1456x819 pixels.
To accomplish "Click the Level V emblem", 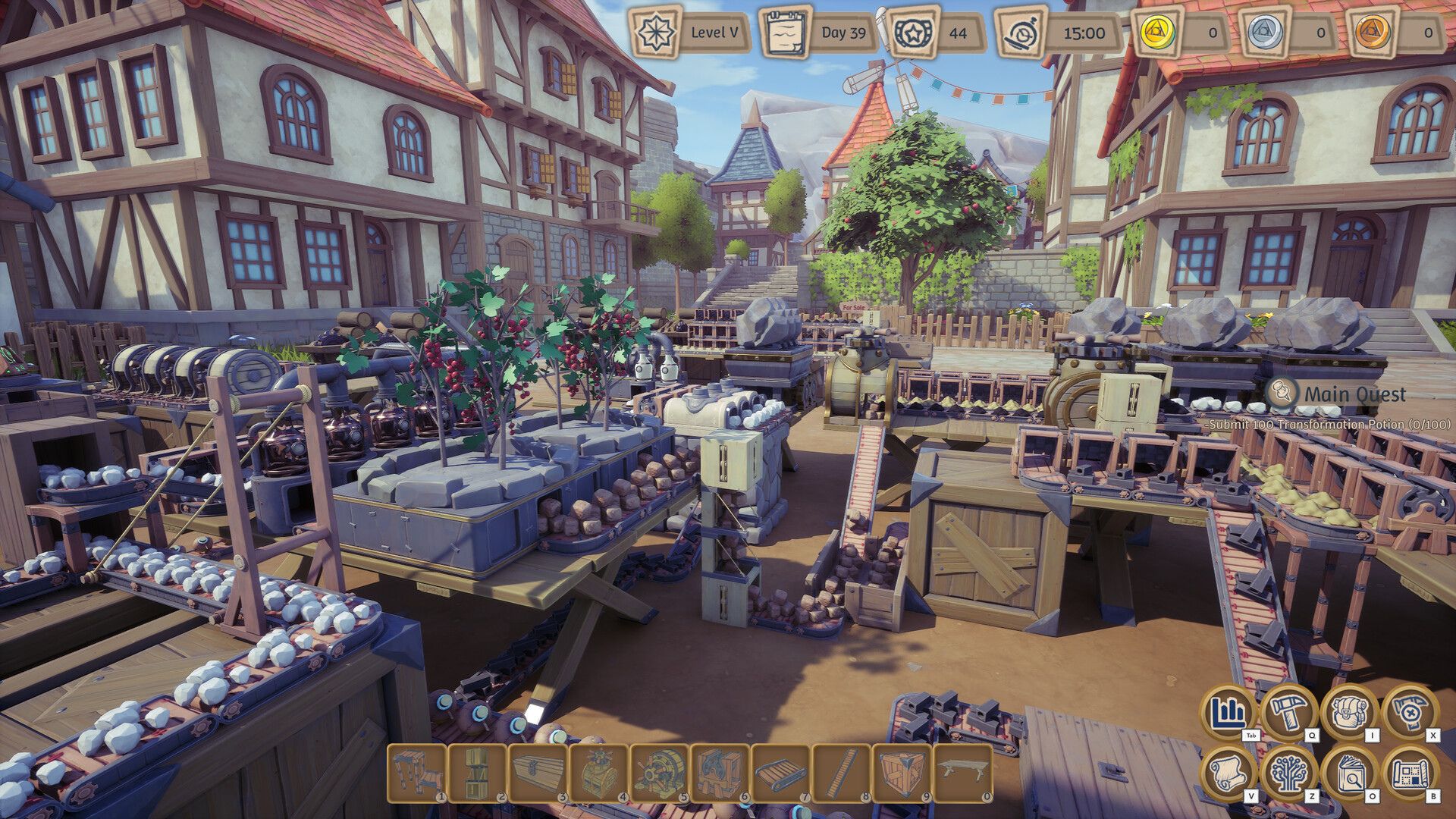I will click(x=657, y=32).
